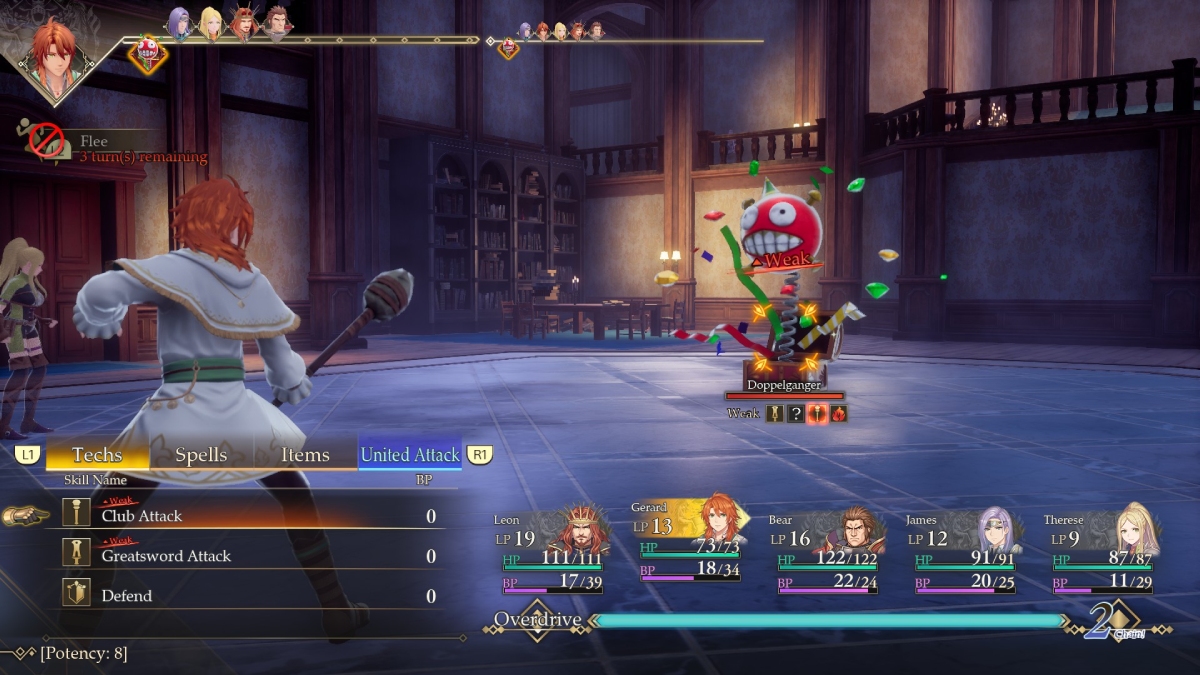This screenshot has width=1200, height=675.
Task: Select Therese's party status panel
Action: tap(1100, 552)
